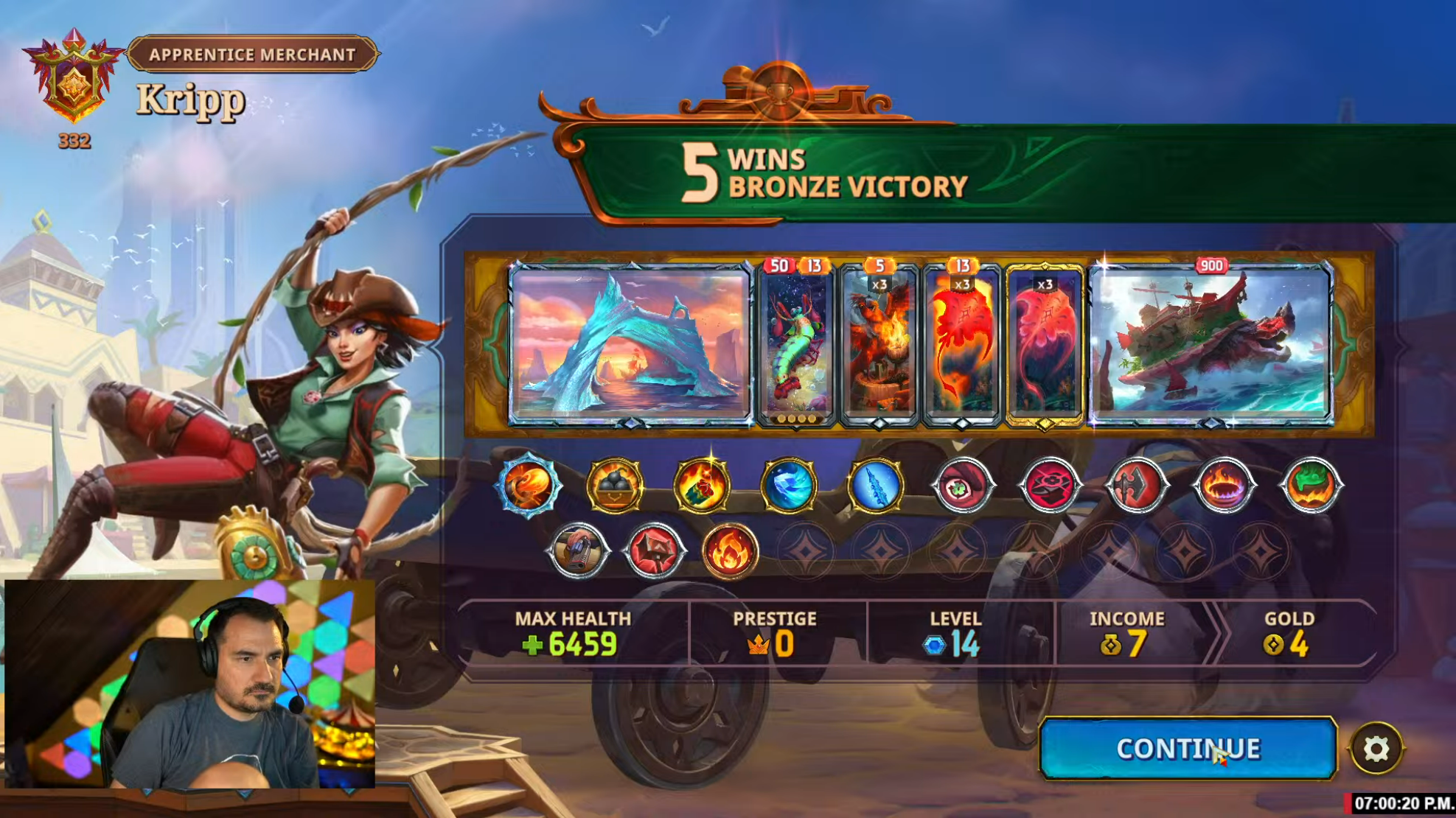1456x818 pixels.
Task: Select the gold-rimmed flame skill icon
Action: pos(730,550)
